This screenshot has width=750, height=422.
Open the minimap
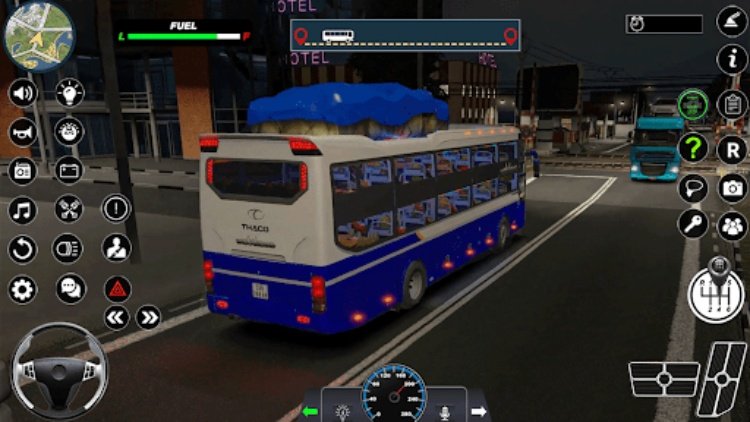coord(38,34)
